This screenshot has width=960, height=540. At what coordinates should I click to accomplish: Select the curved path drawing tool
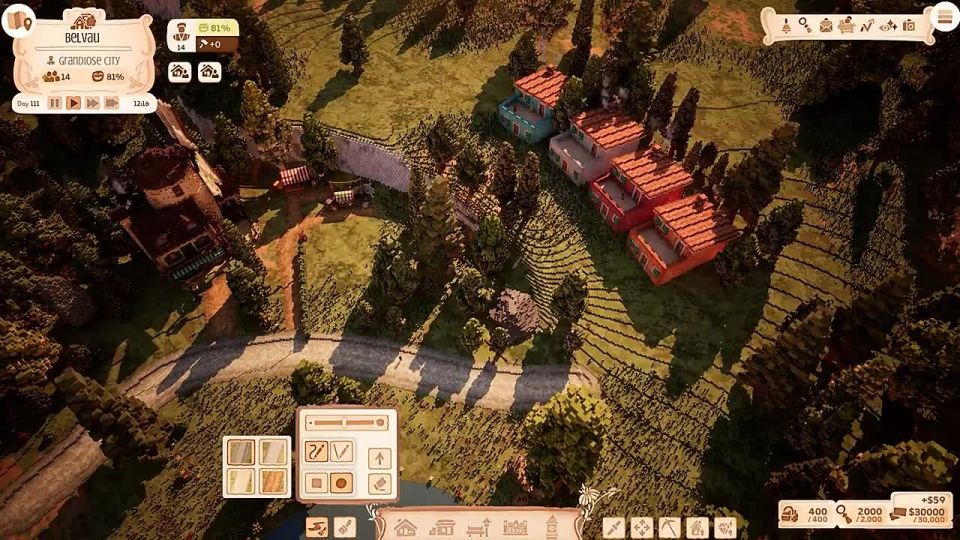(x=316, y=452)
